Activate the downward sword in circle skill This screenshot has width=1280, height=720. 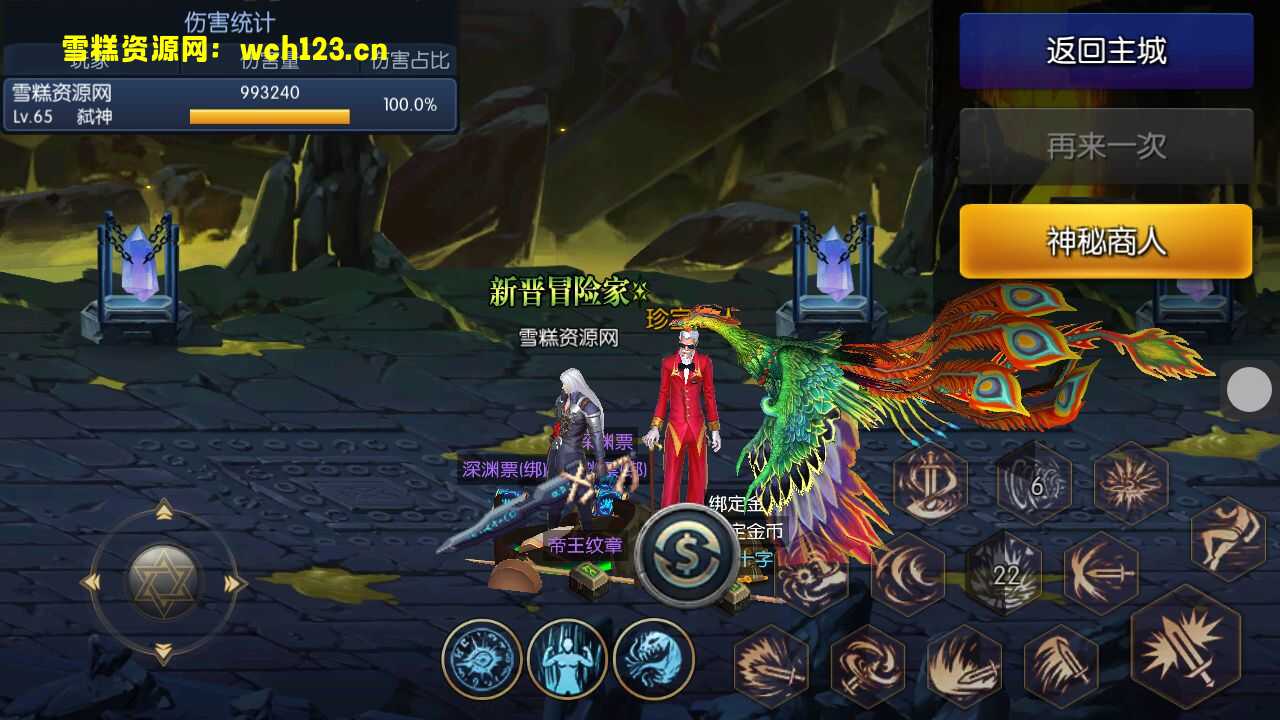click(930, 485)
